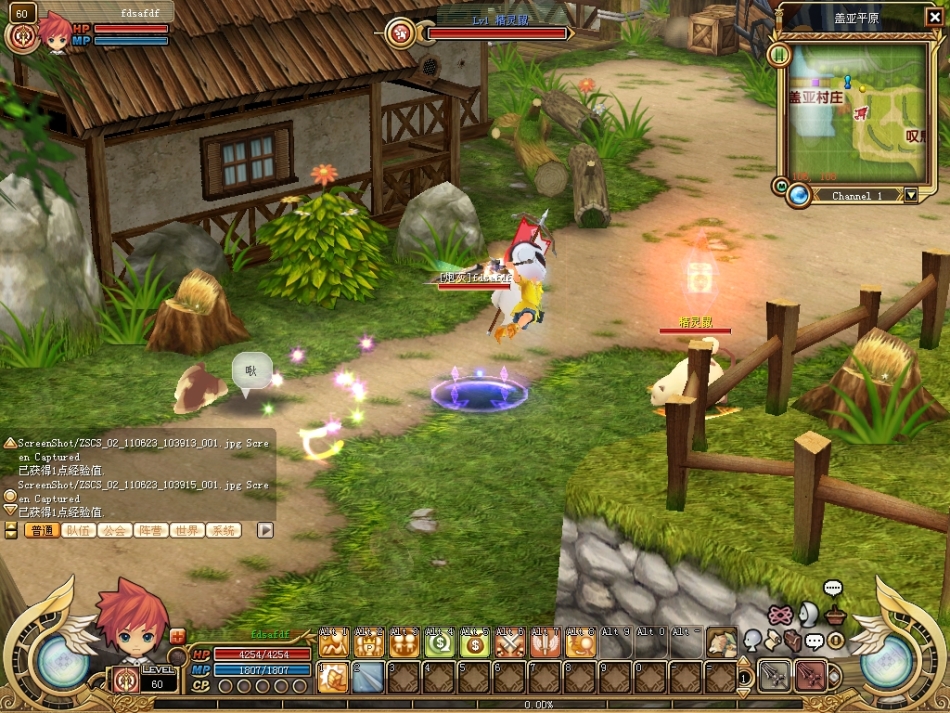Expand chat with the right arrow button
The height and width of the screenshot is (713, 950).
click(x=265, y=531)
